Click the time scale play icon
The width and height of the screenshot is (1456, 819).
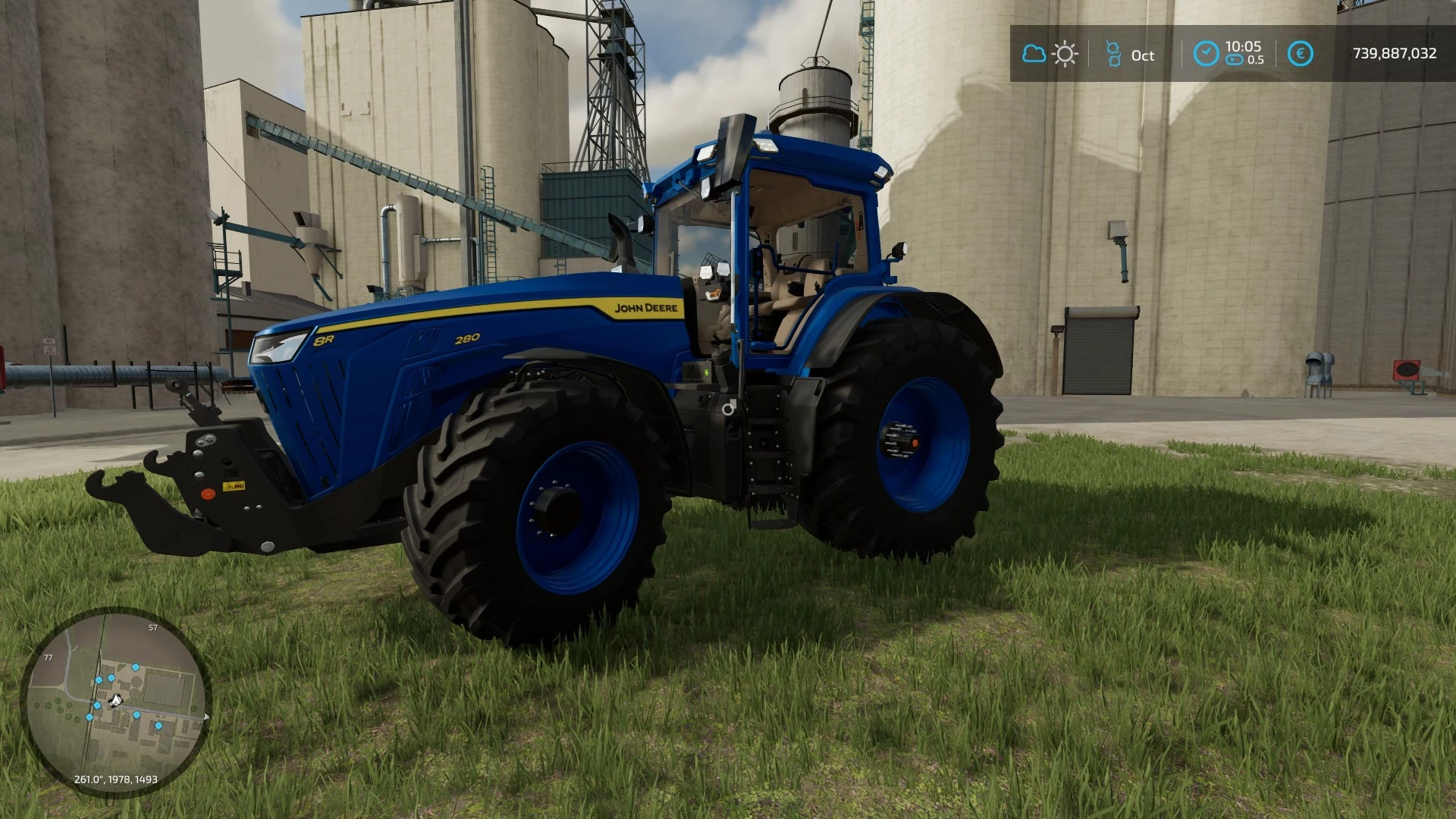pyautogui.click(x=1235, y=58)
